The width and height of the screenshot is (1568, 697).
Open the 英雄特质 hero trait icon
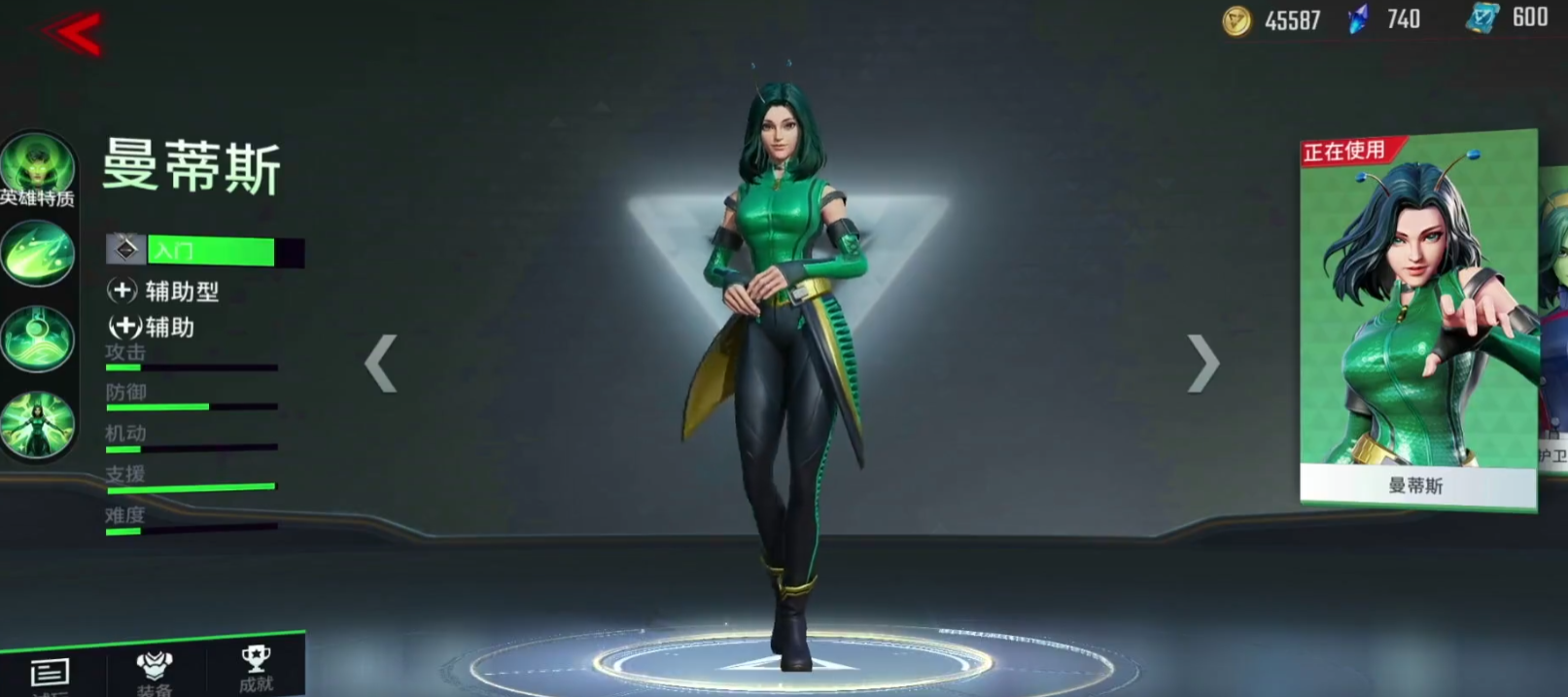point(38,169)
